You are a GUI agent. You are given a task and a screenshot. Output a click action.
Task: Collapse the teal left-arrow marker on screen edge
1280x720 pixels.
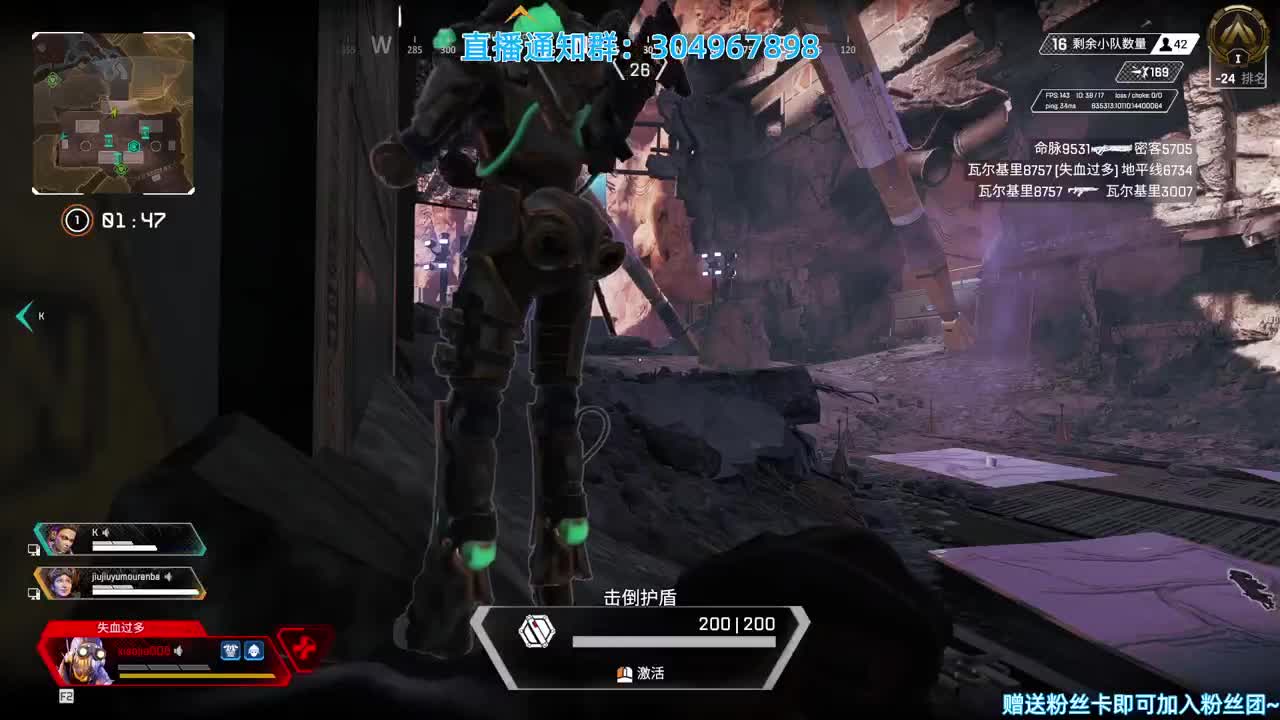tap(24, 316)
